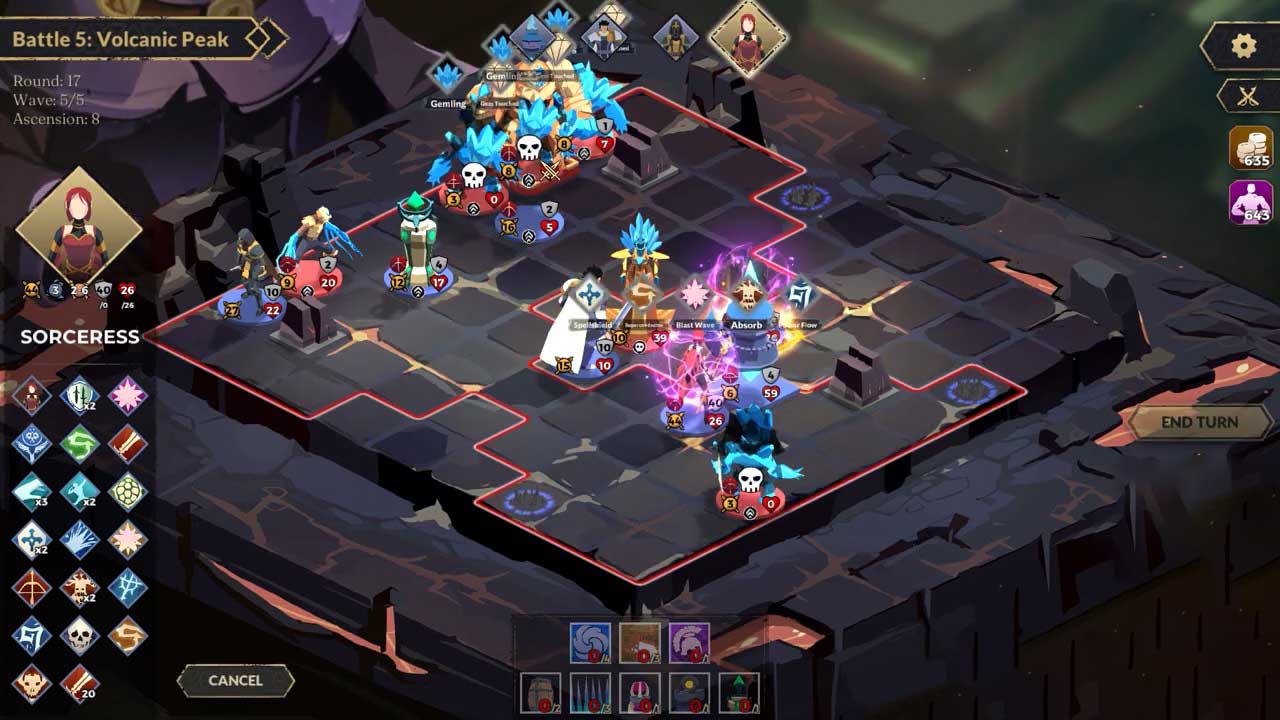Activate the pink starburst ability at top of grid
This screenshot has width=1280, height=720.
point(127,396)
